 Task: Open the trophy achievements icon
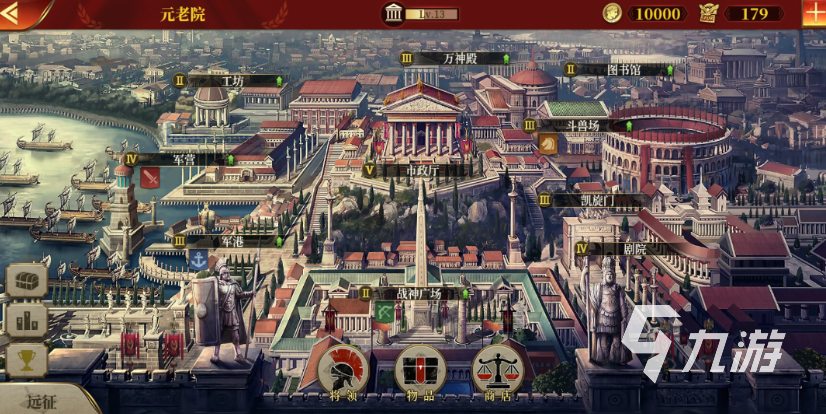(x=26, y=359)
